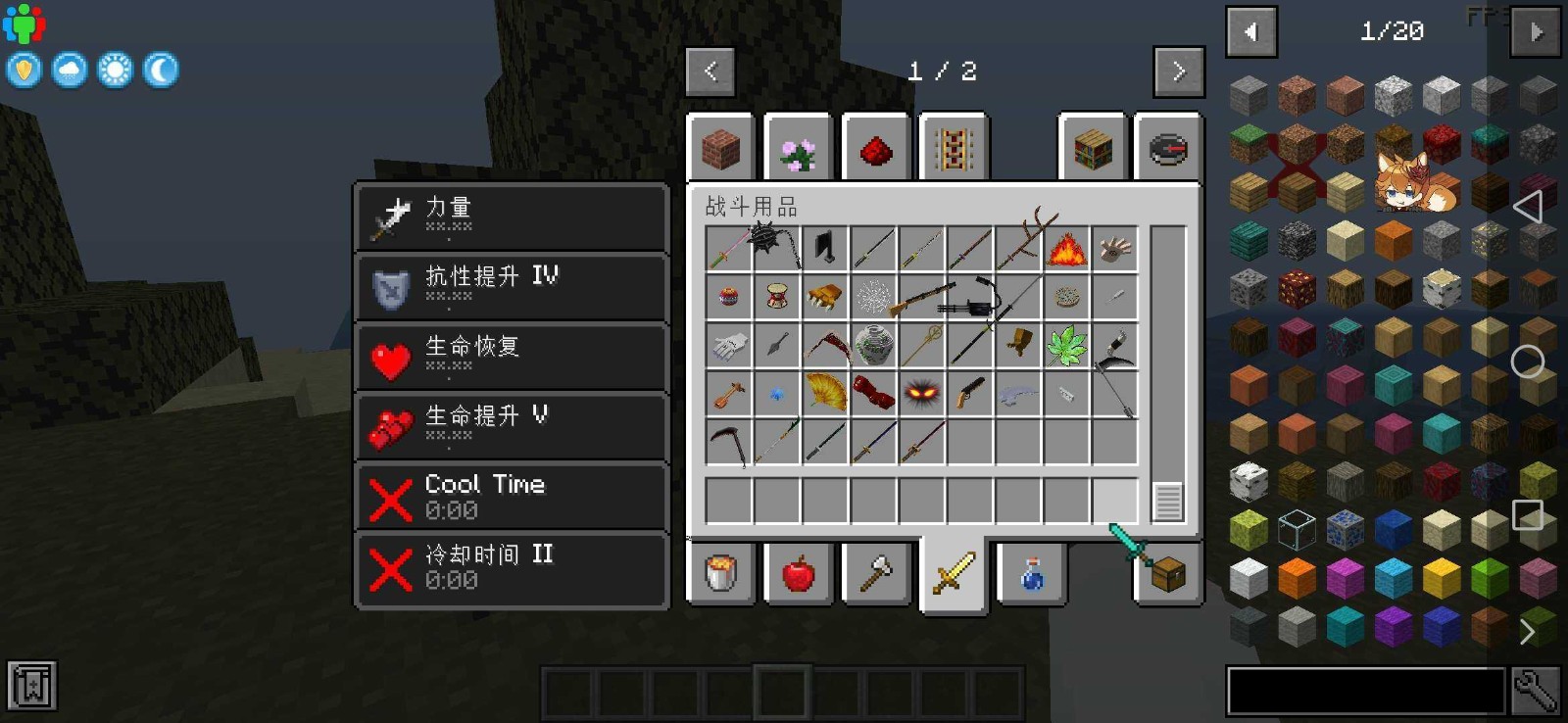Click the left arrow beside page 1/20
Screen dimensions: 1568x723
[1251, 30]
